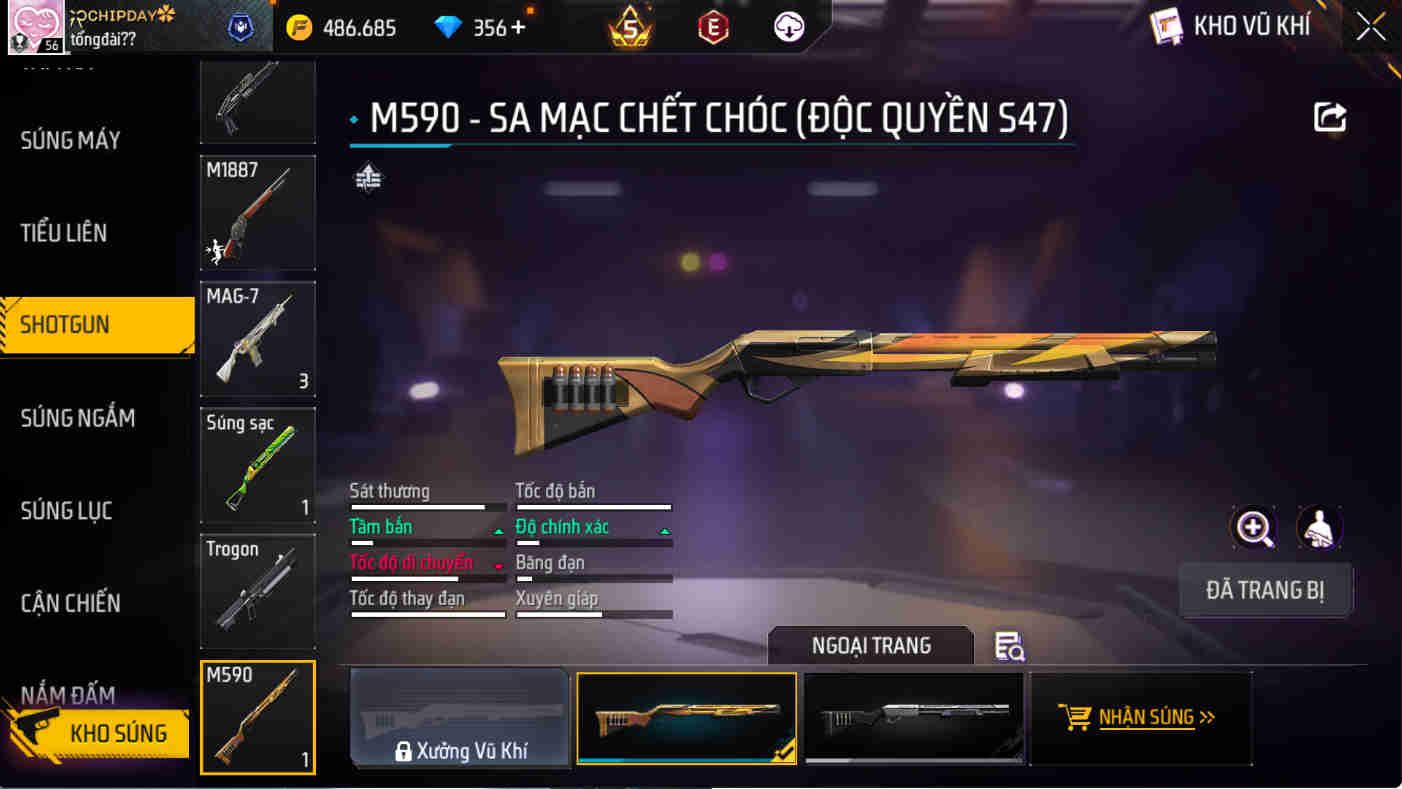Click the share icon near the weapon title
The height and width of the screenshot is (789, 1402).
coord(1328,116)
